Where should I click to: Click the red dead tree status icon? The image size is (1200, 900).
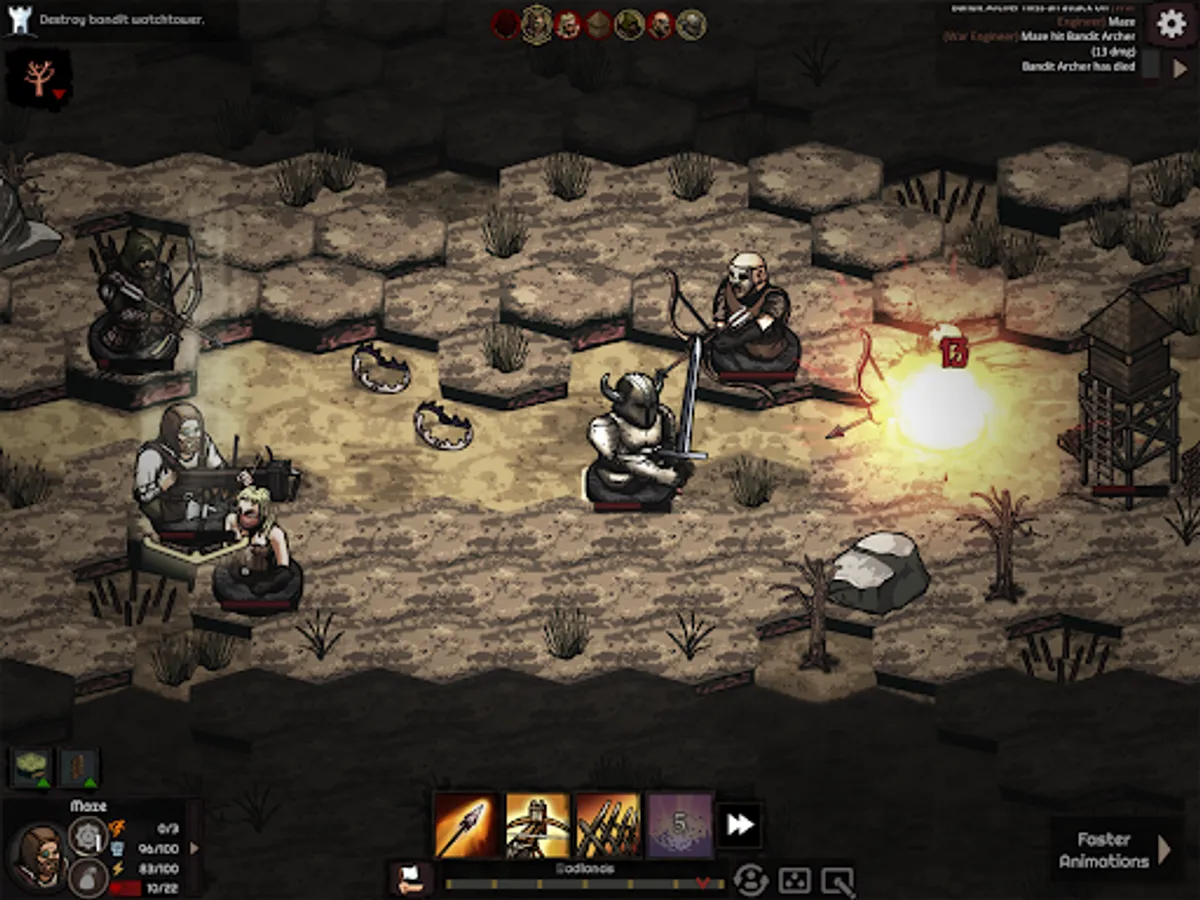pos(39,78)
